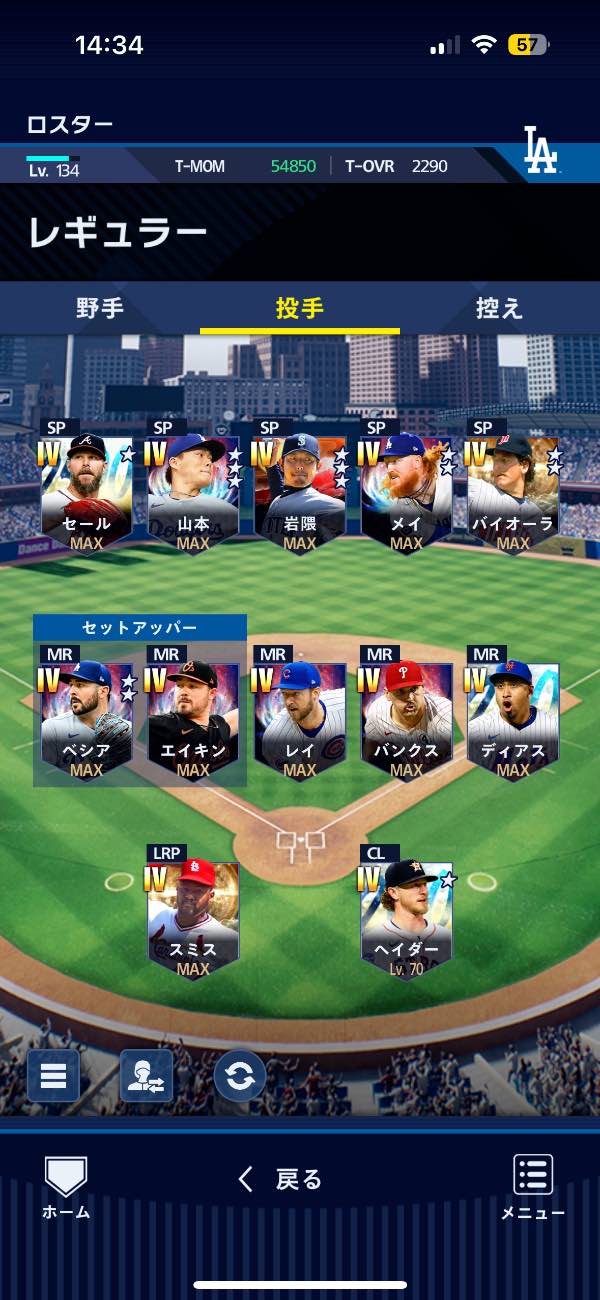Go back with the 戻る button
Viewport: 600px width, 1300px height.
coord(281,1180)
